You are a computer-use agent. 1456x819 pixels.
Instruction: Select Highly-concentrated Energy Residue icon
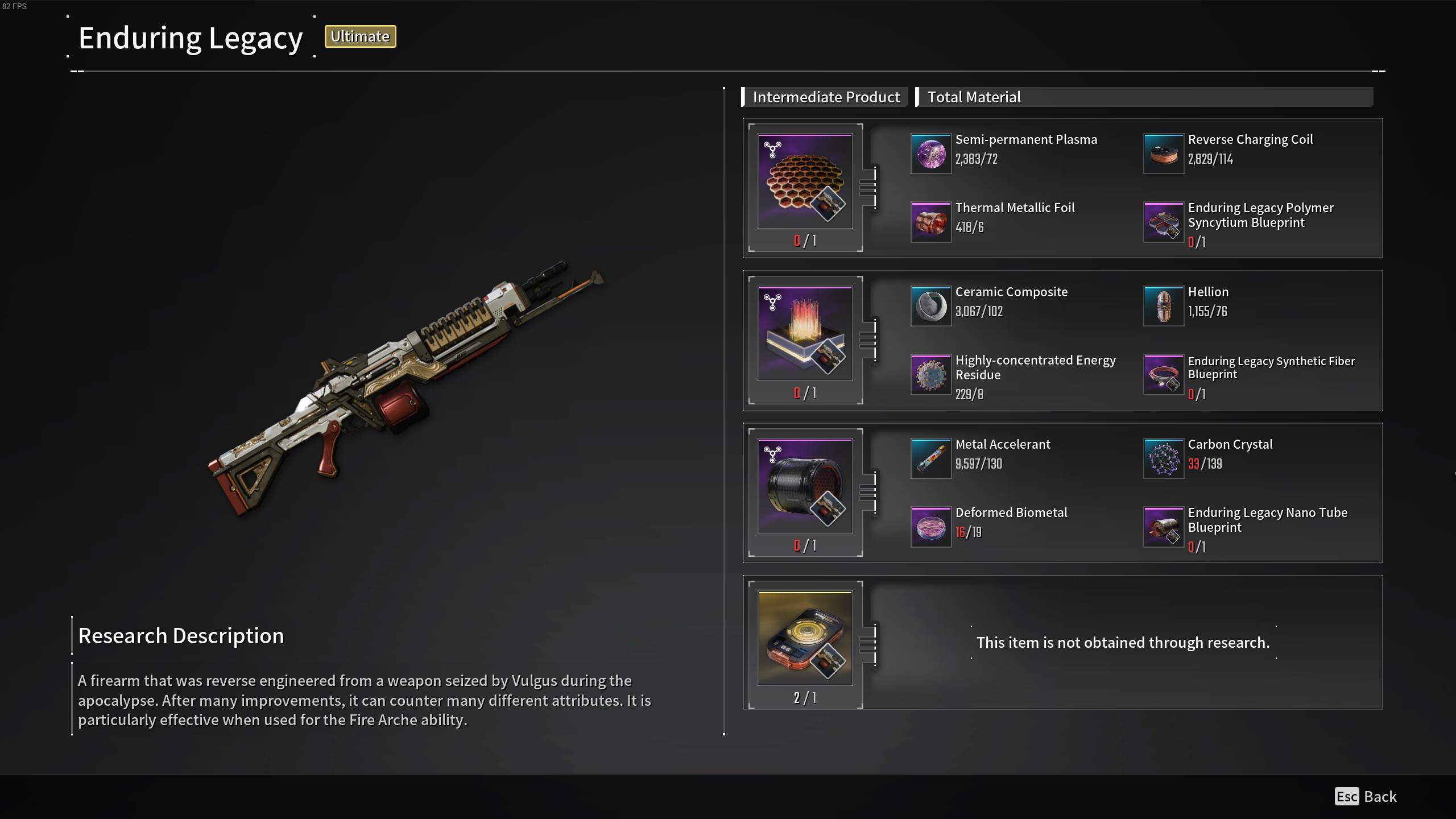[931, 374]
